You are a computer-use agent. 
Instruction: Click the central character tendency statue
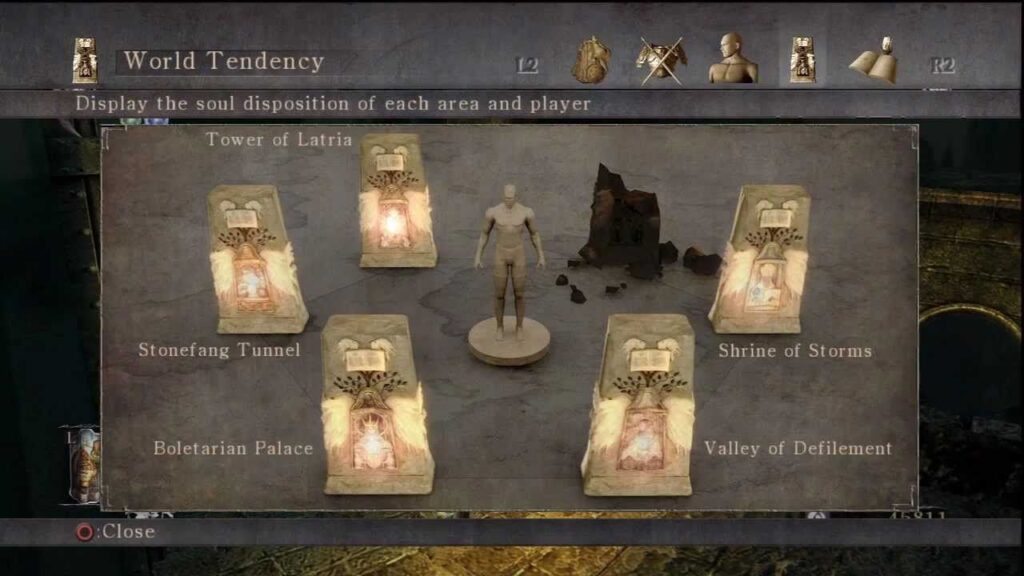[x=509, y=270]
